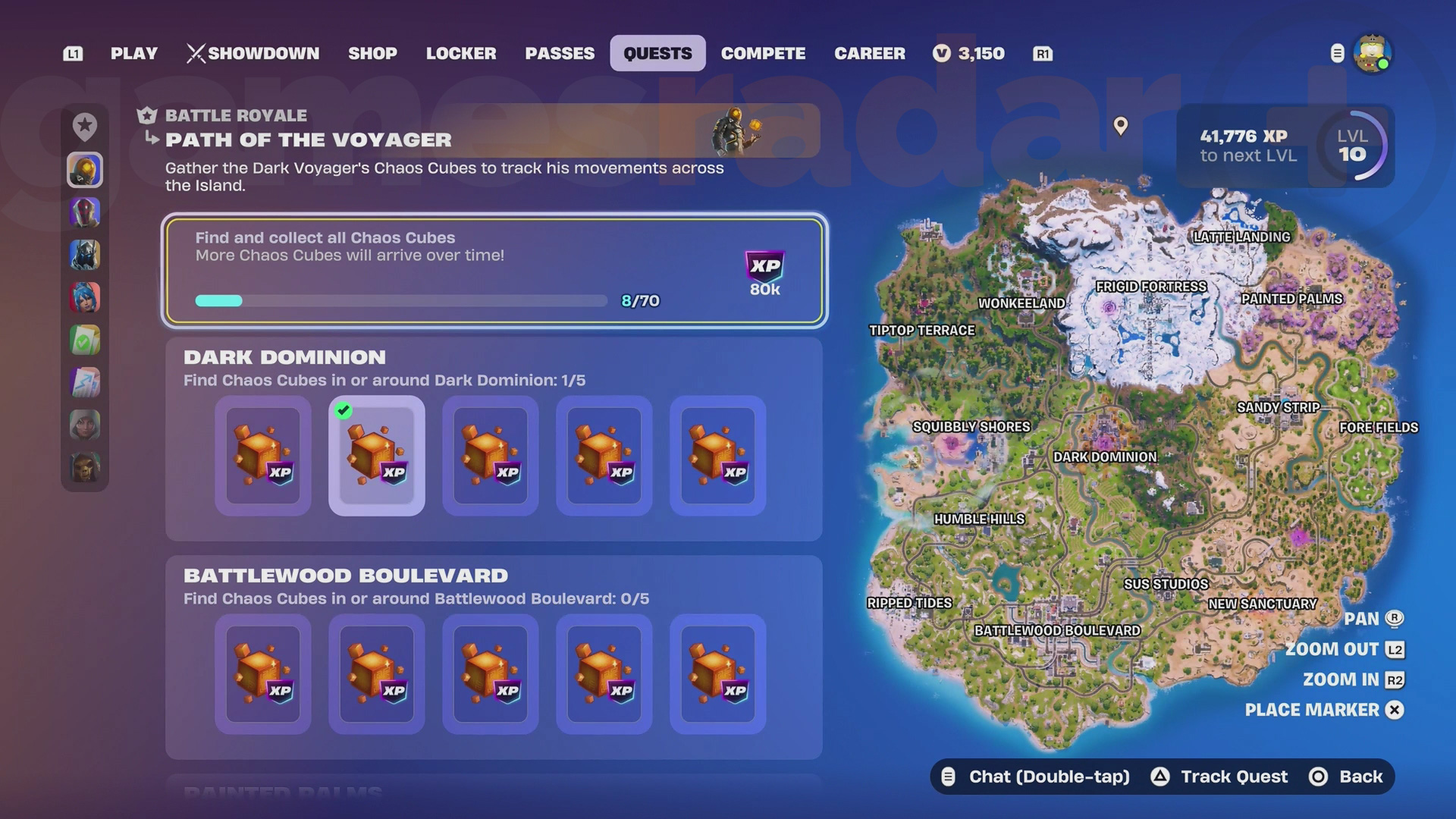Switch to the SHOP tab
The height and width of the screenshot is (819, 1456).
[372, 53]
